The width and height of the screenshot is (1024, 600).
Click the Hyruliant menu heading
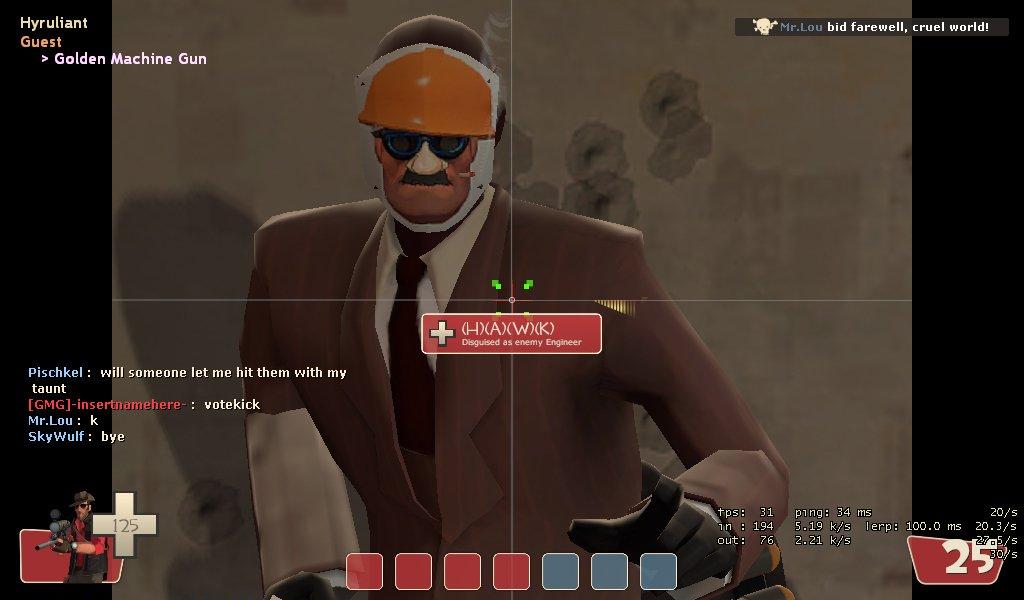tap(54, 23)
